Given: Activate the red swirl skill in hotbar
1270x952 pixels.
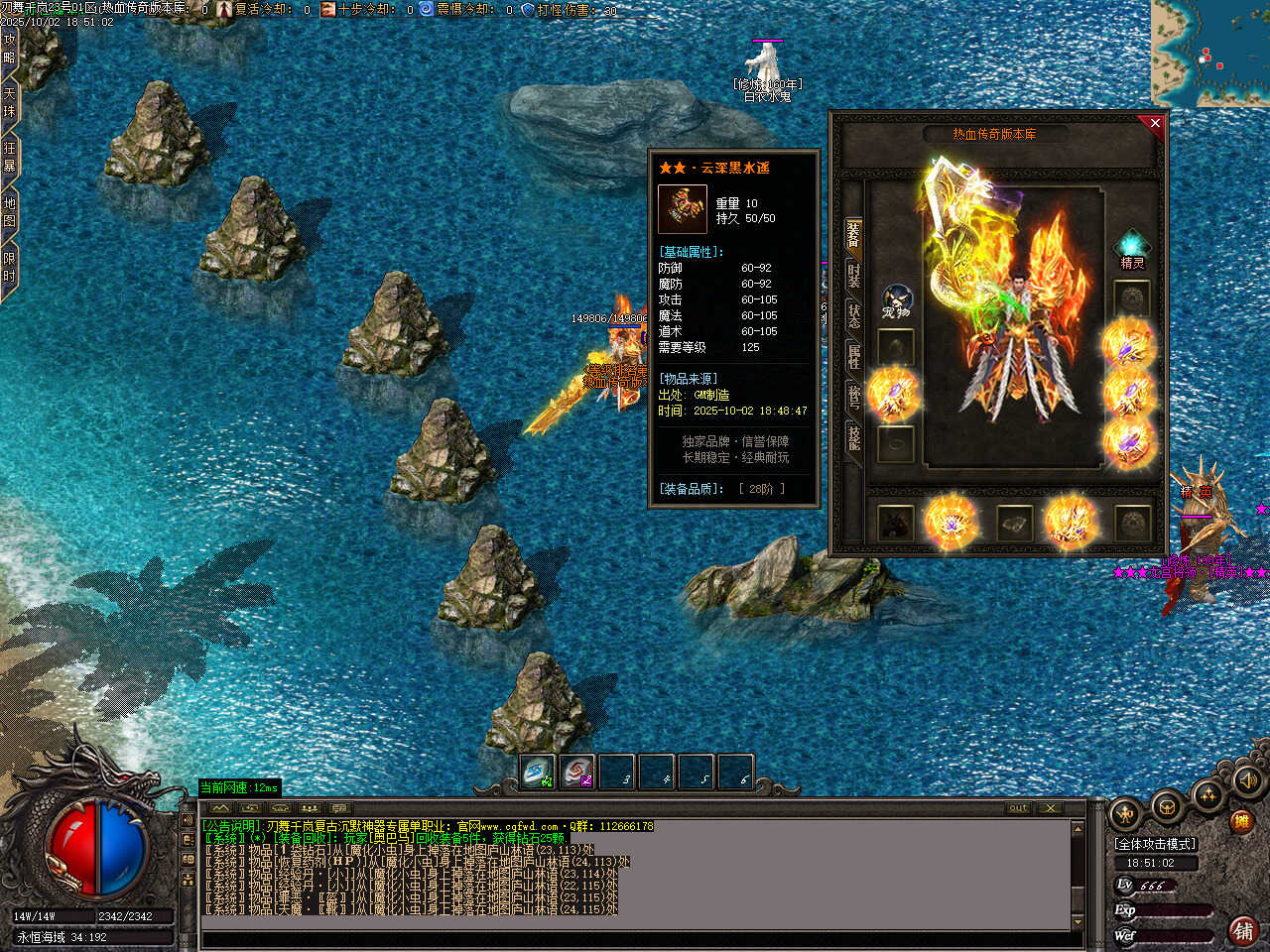Looking at the screenshot, I should [577, 773].
